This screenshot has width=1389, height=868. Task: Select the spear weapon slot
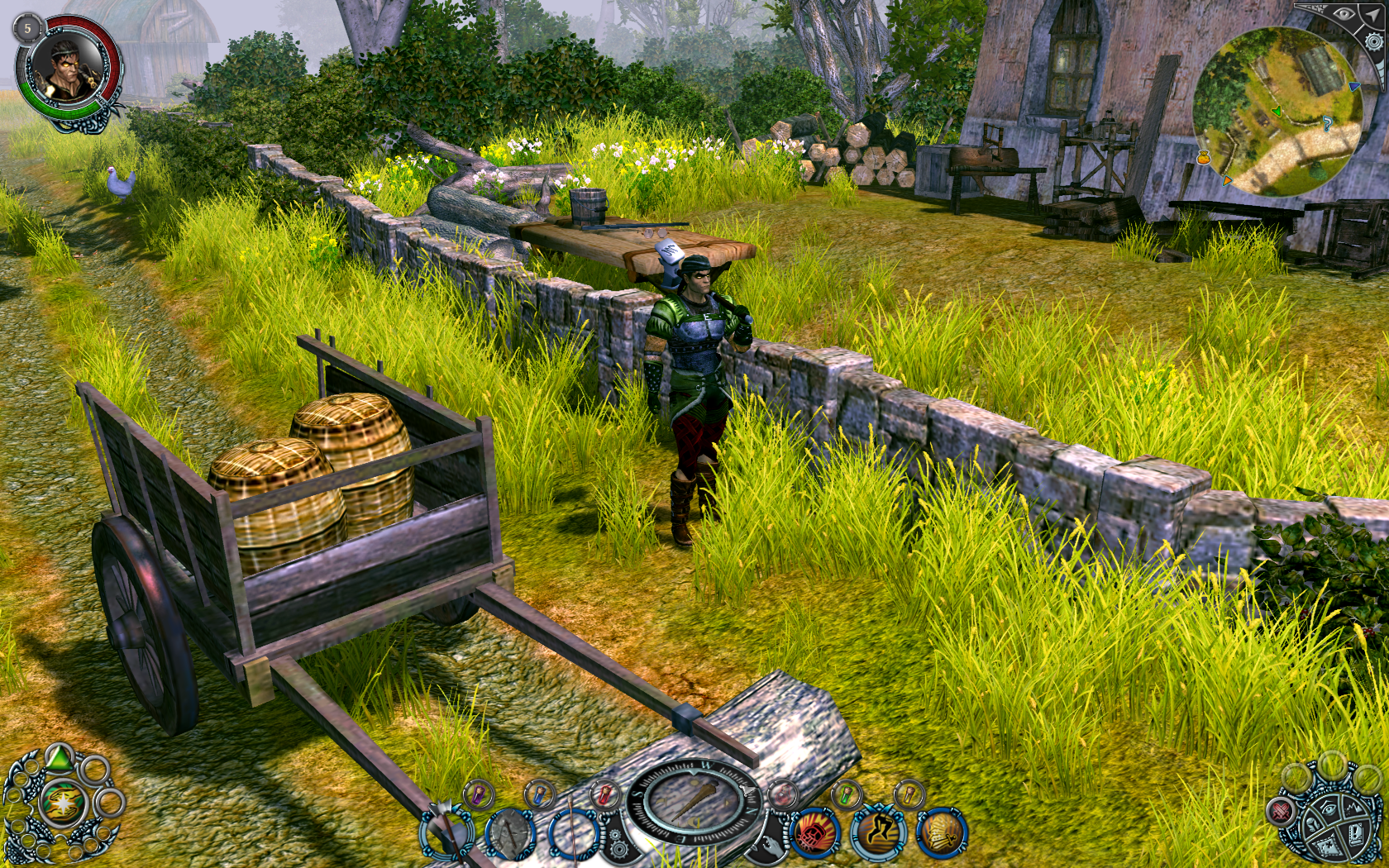pos(574,835)
